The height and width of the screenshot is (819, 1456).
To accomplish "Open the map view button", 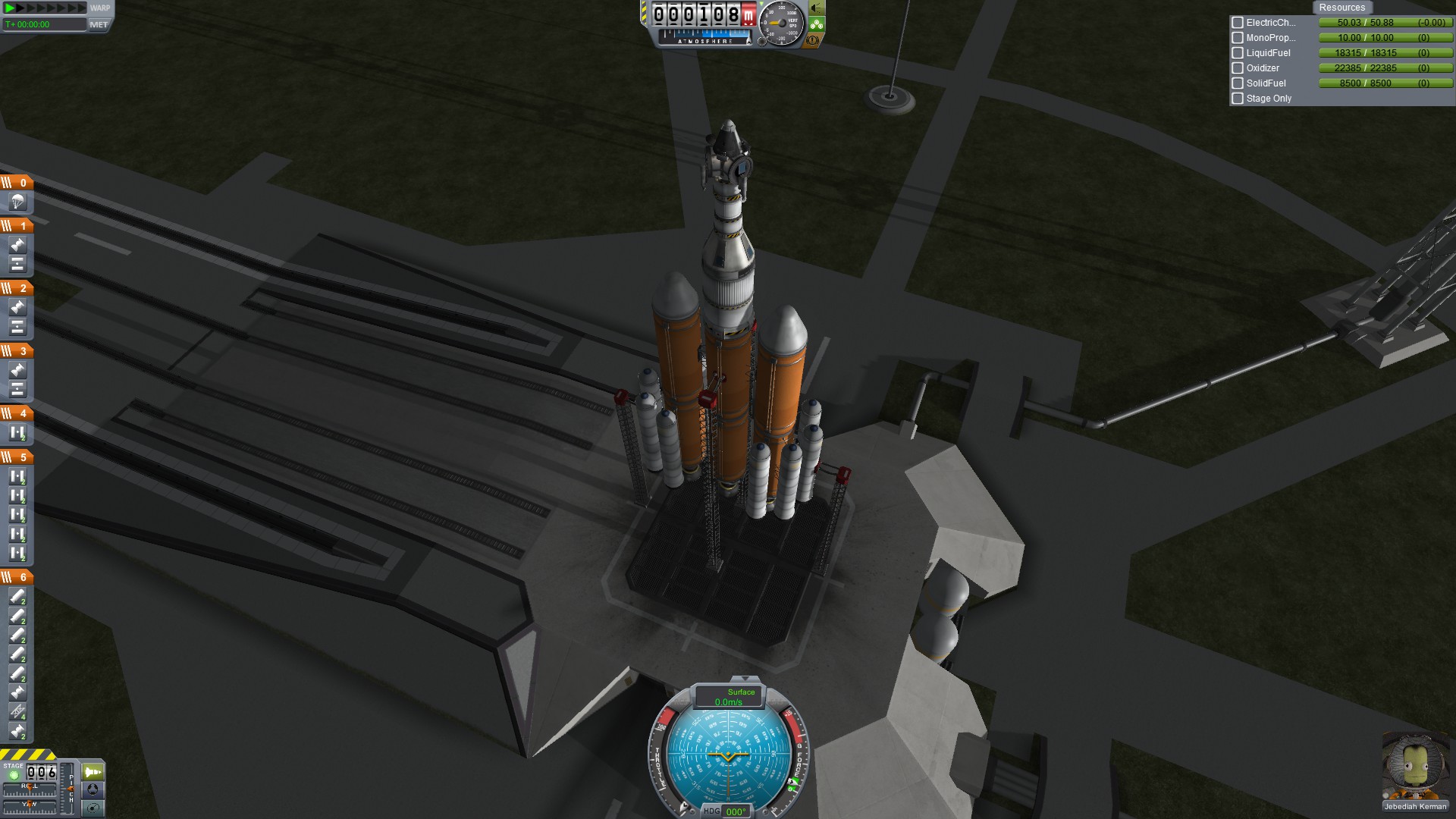I will pyautogui.click(x=93, y=808).
